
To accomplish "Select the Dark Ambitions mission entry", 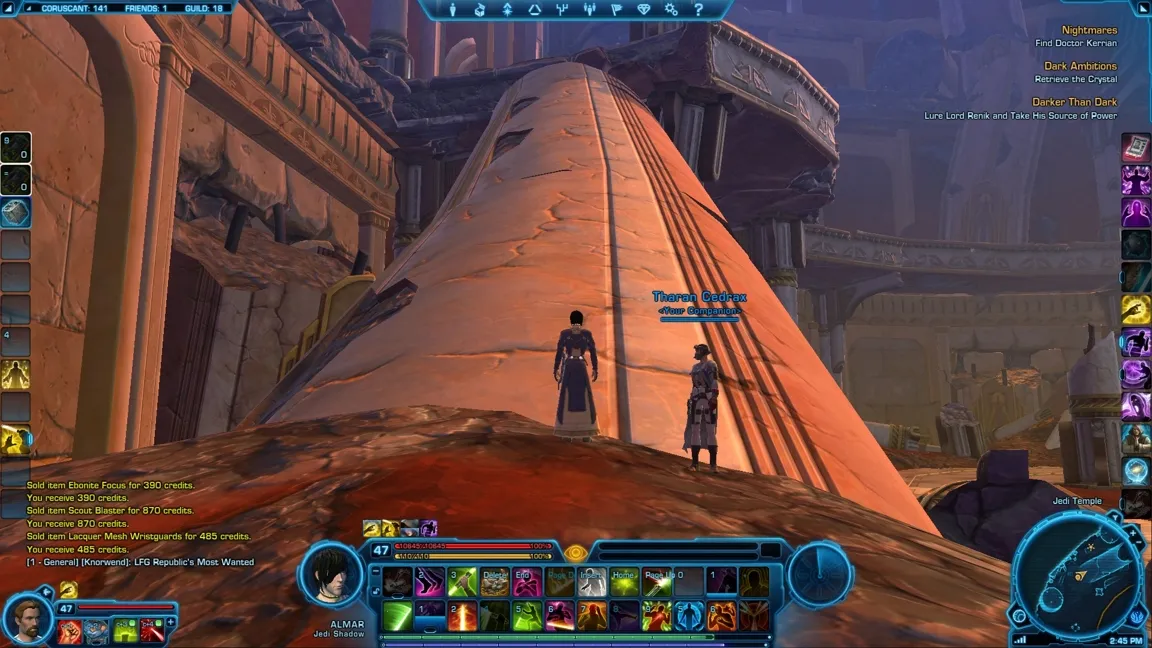I will 1080,66.
